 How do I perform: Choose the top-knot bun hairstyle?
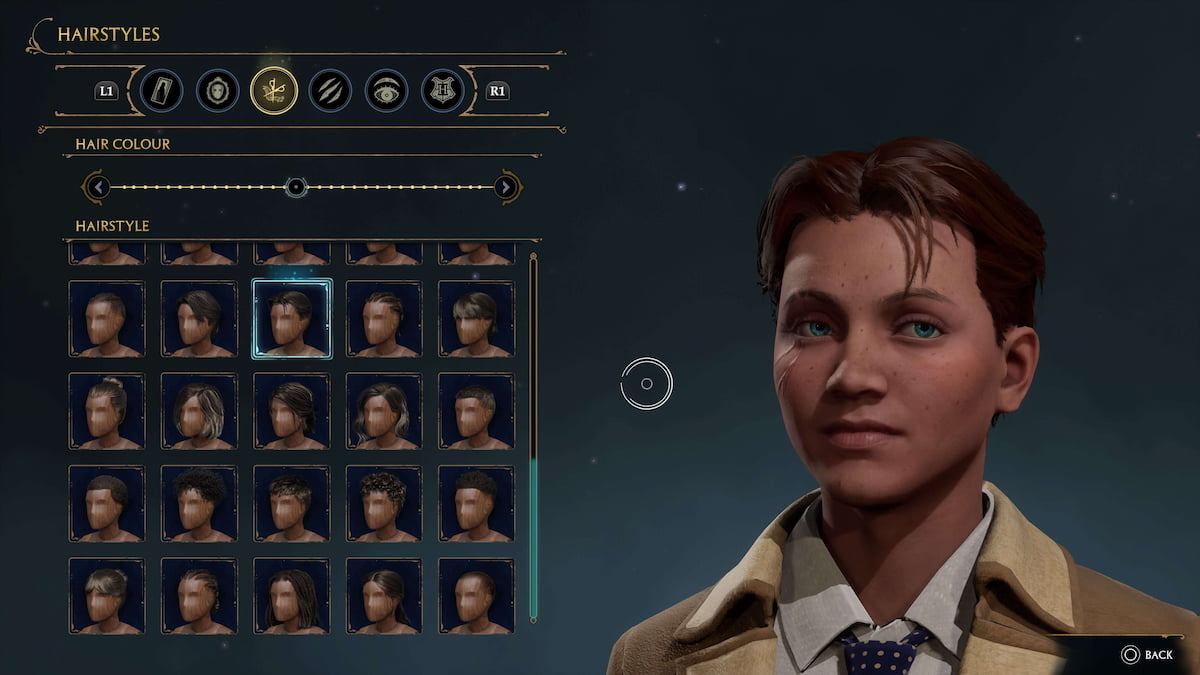[x=106, y=411]
